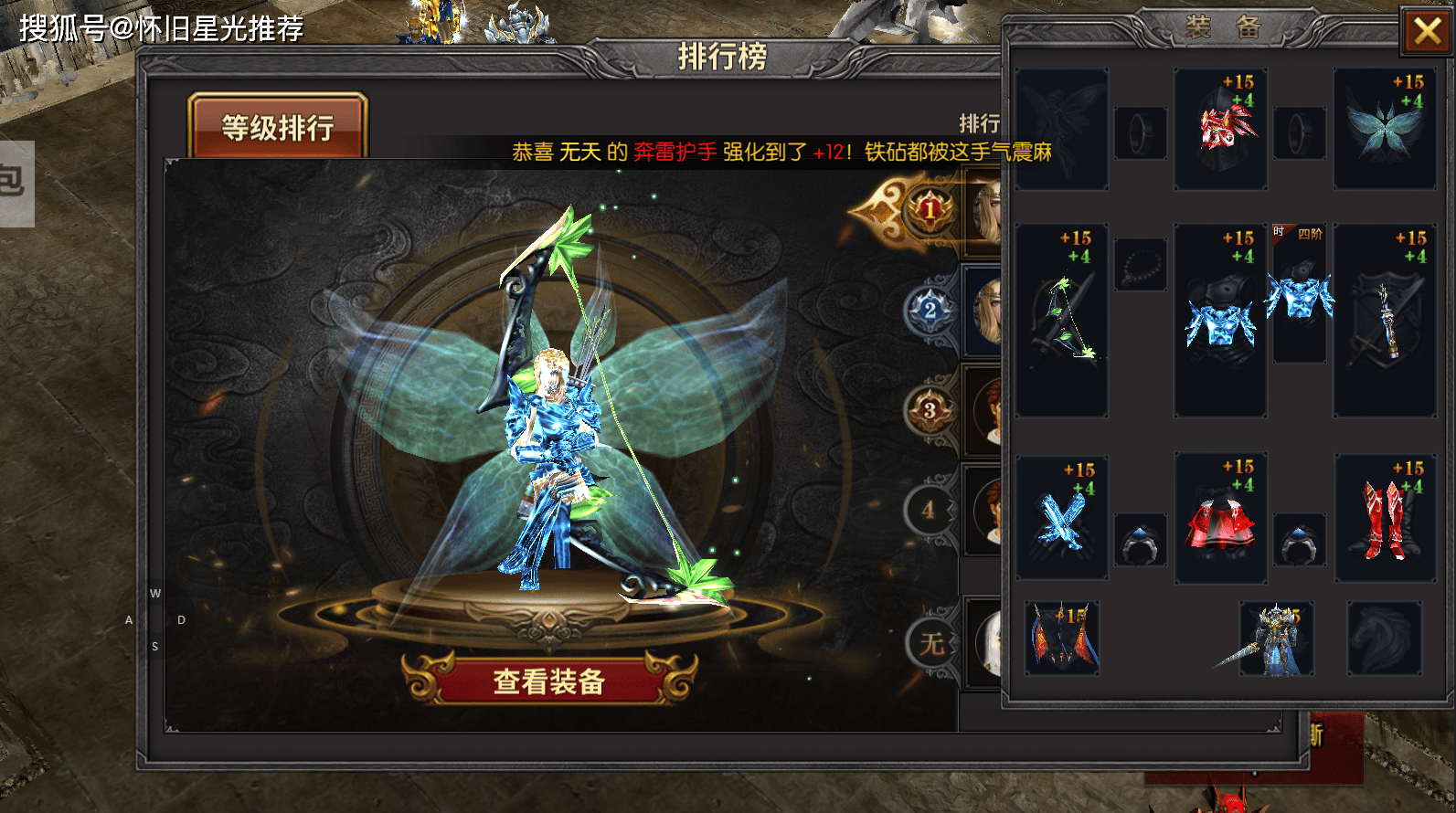Switch to the 等级排行 tab
Viewport: 1456px width, 813px height.
click(x=278, y=127)
